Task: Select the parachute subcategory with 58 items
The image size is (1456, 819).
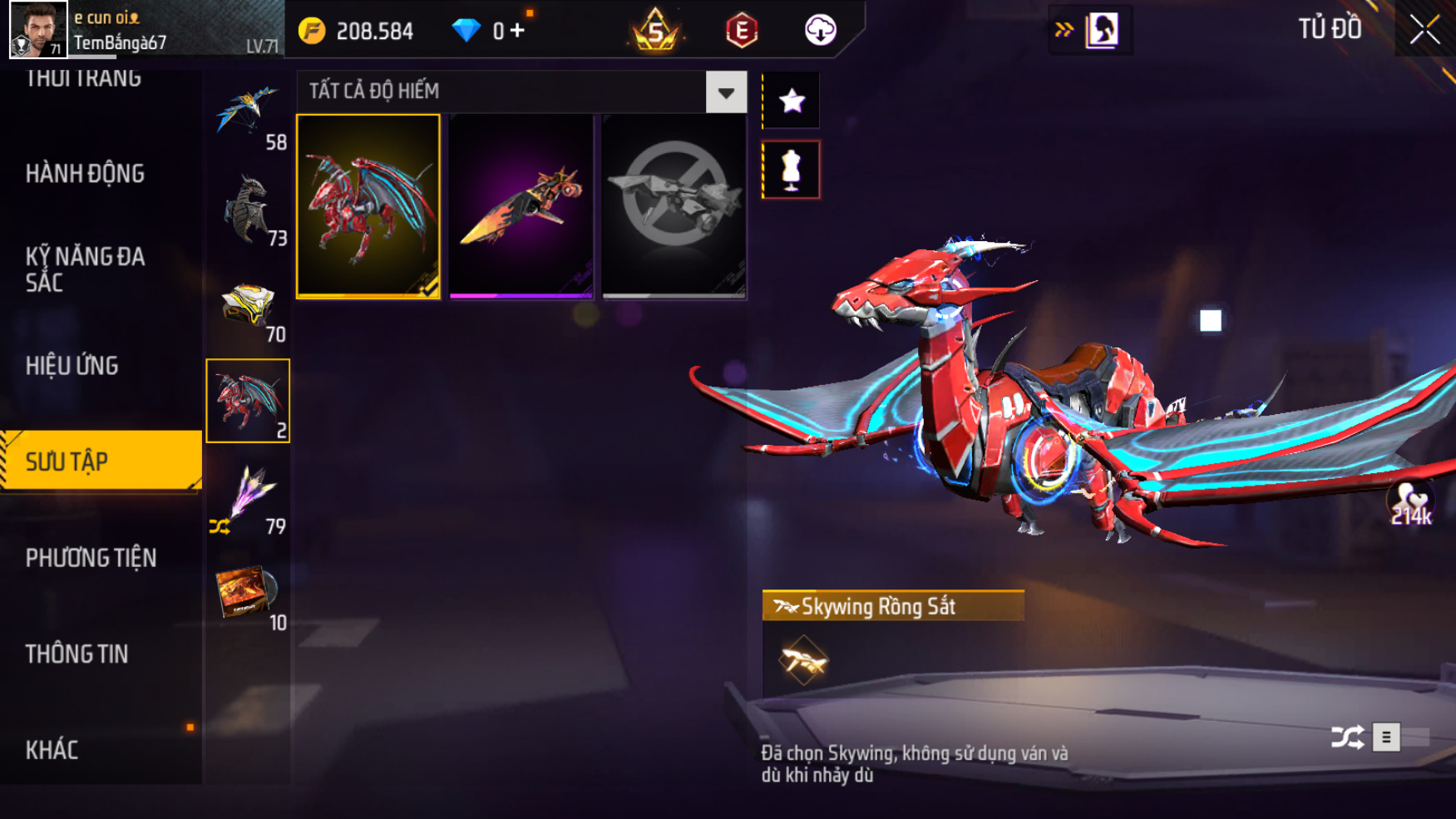Action: coord(248,114)
